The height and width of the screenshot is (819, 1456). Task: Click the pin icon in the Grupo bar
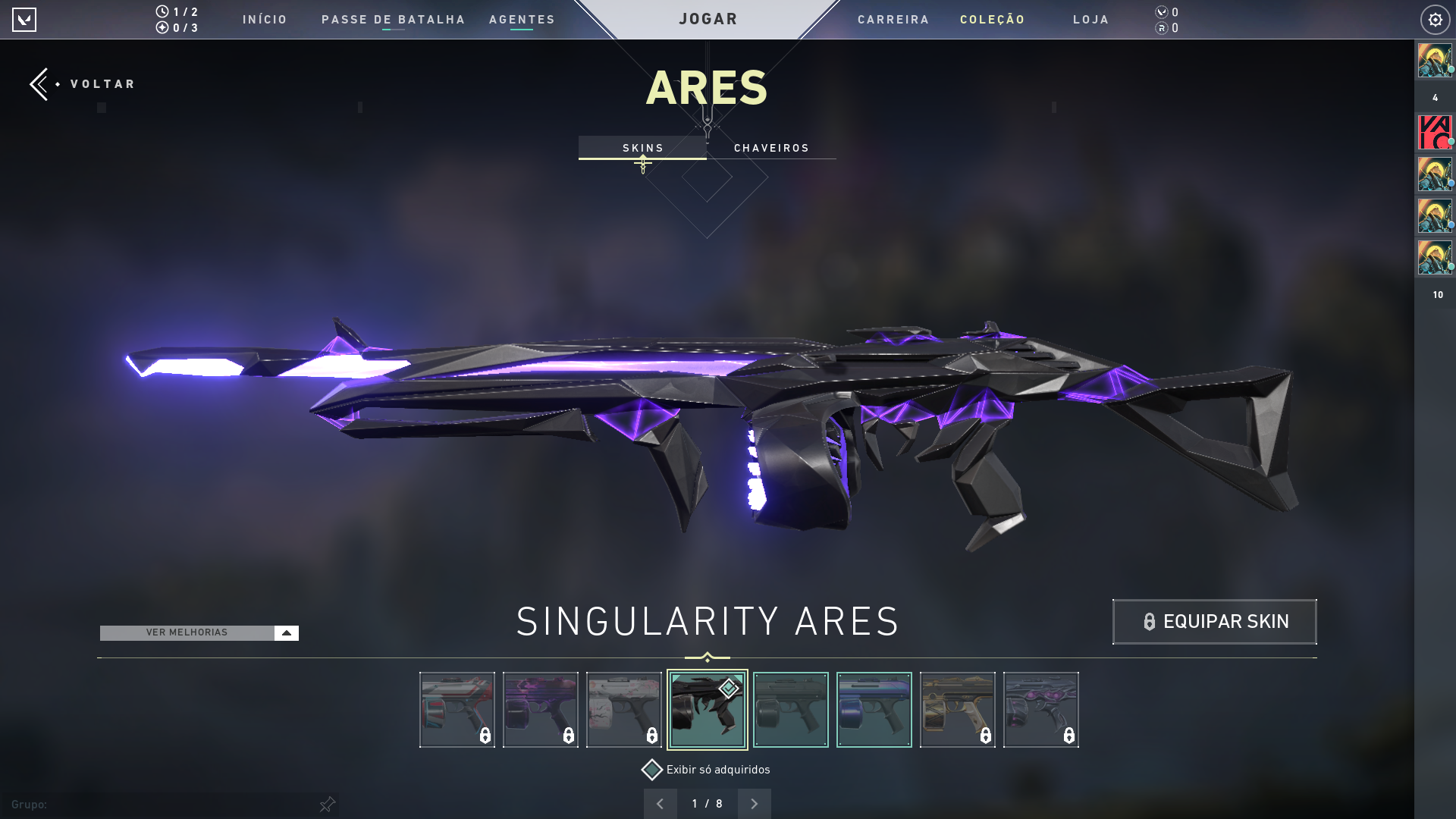(x=328, y=805)
